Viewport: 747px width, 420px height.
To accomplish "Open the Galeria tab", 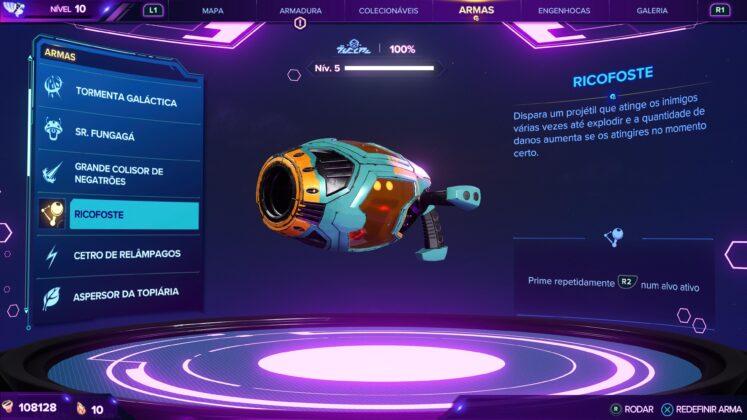I will 652,11.
